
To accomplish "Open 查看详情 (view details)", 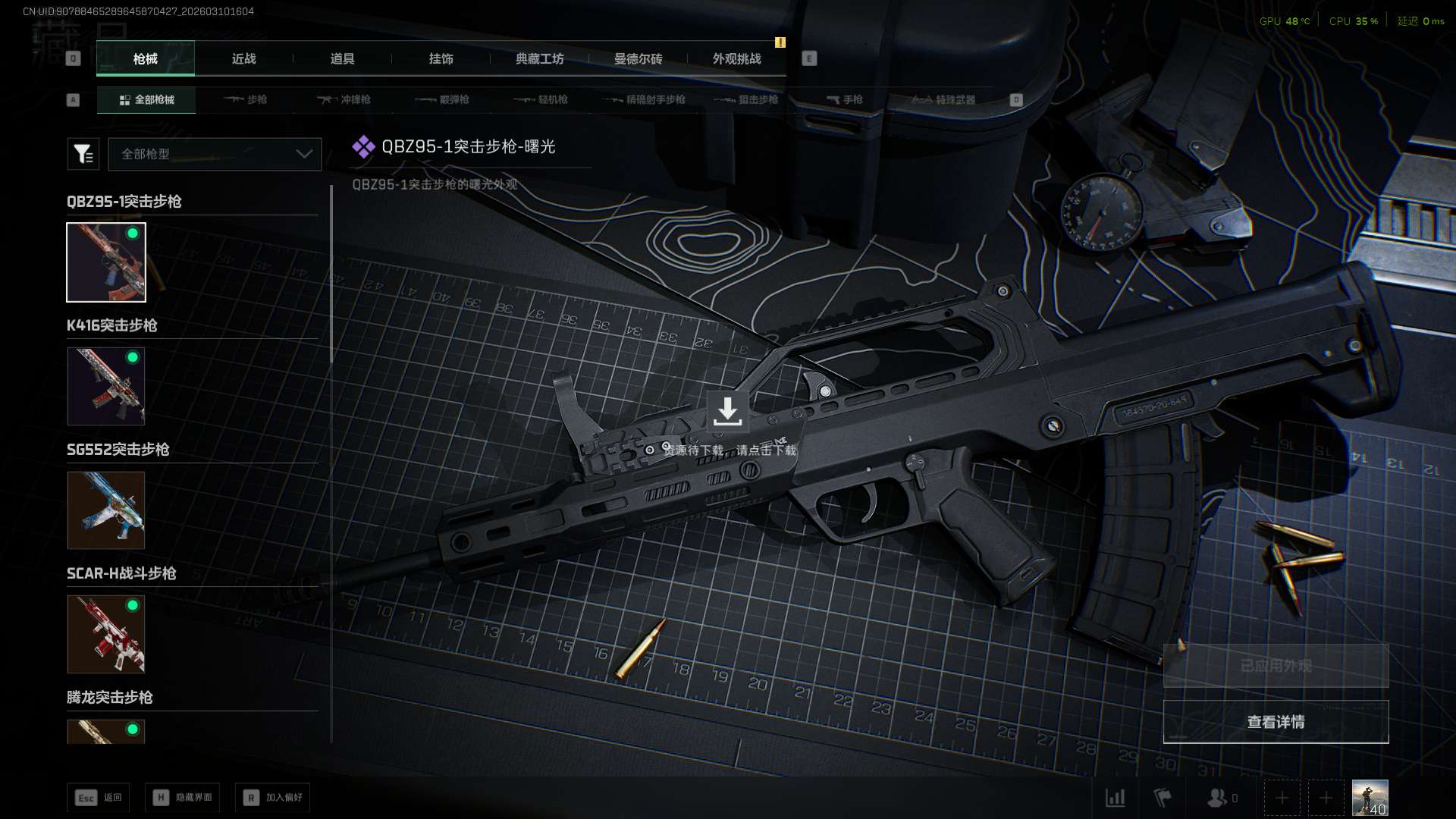I will tap(1276, 722).
